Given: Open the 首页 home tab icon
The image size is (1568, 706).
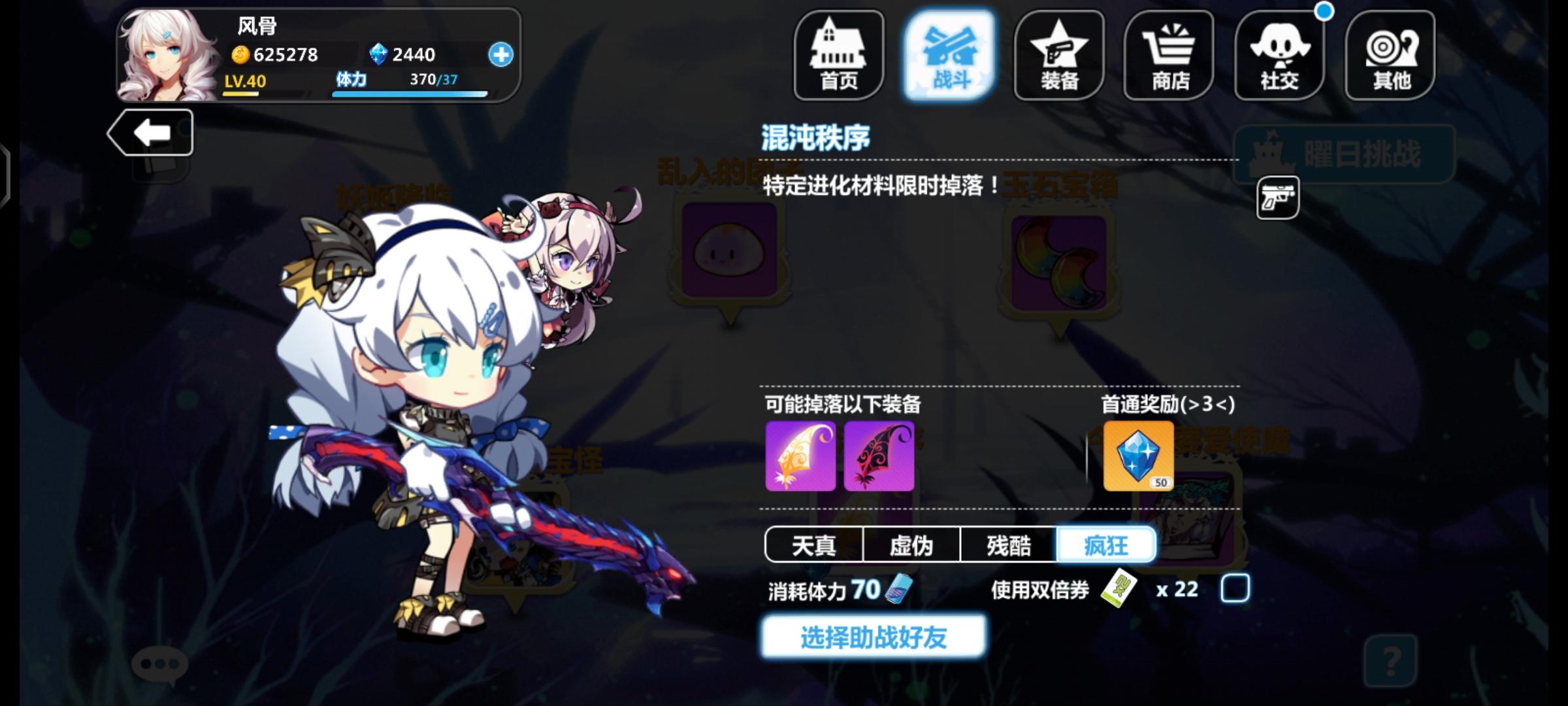Looking at the screenshot, I should coord(838,56).
